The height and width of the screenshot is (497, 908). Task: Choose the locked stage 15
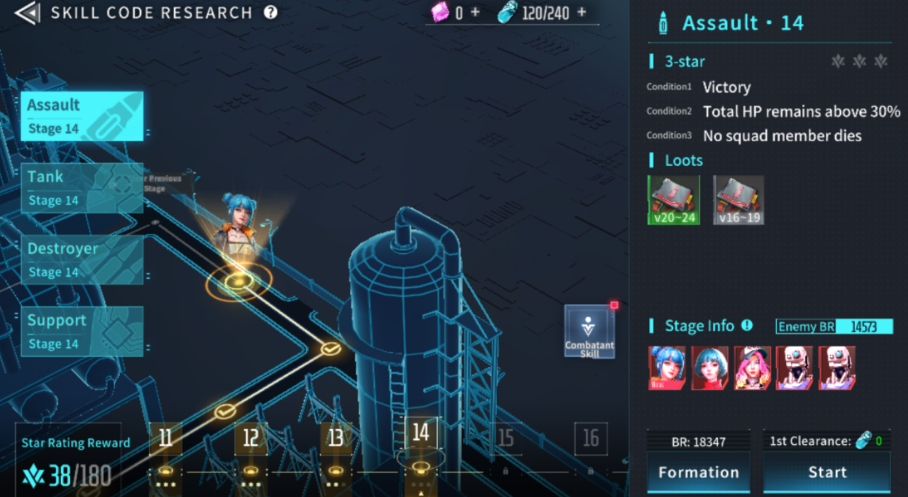point(506,438)
